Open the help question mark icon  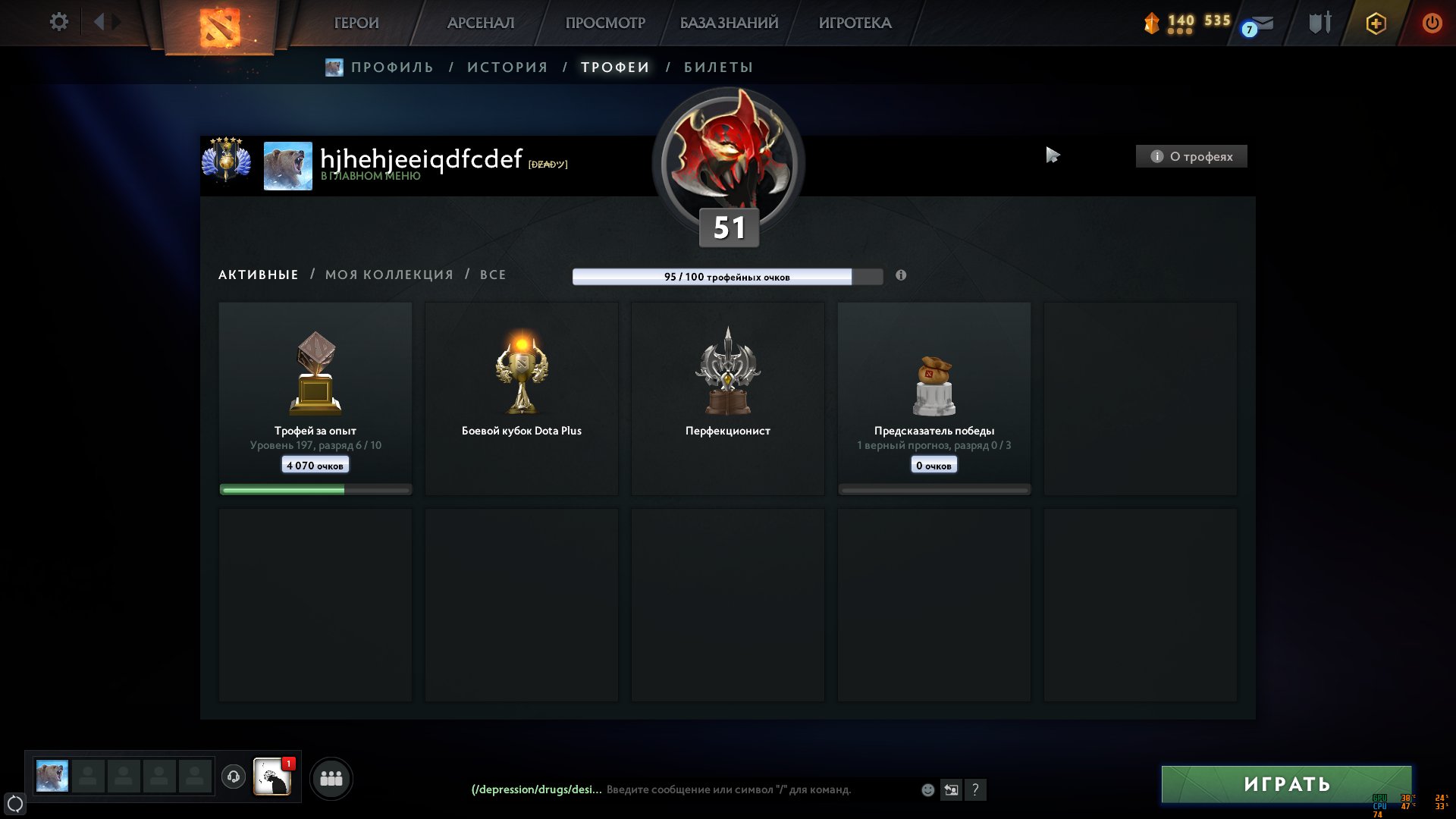[975, 789]
